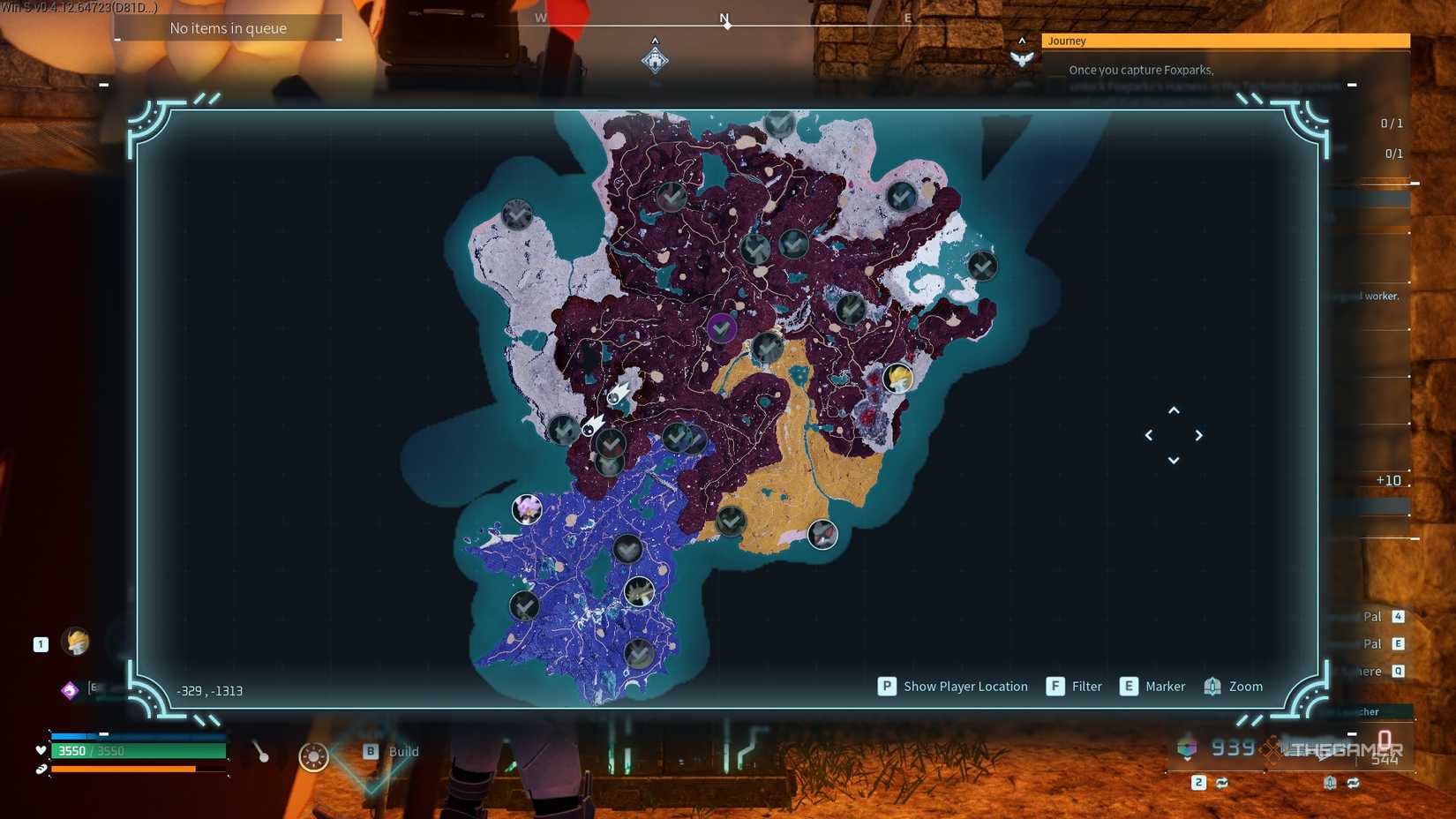Select the red Pal boss icon near the southern coast
The width and height of the screenshot is (1456, 819).
pyautogui.click(x=822, y=534)
